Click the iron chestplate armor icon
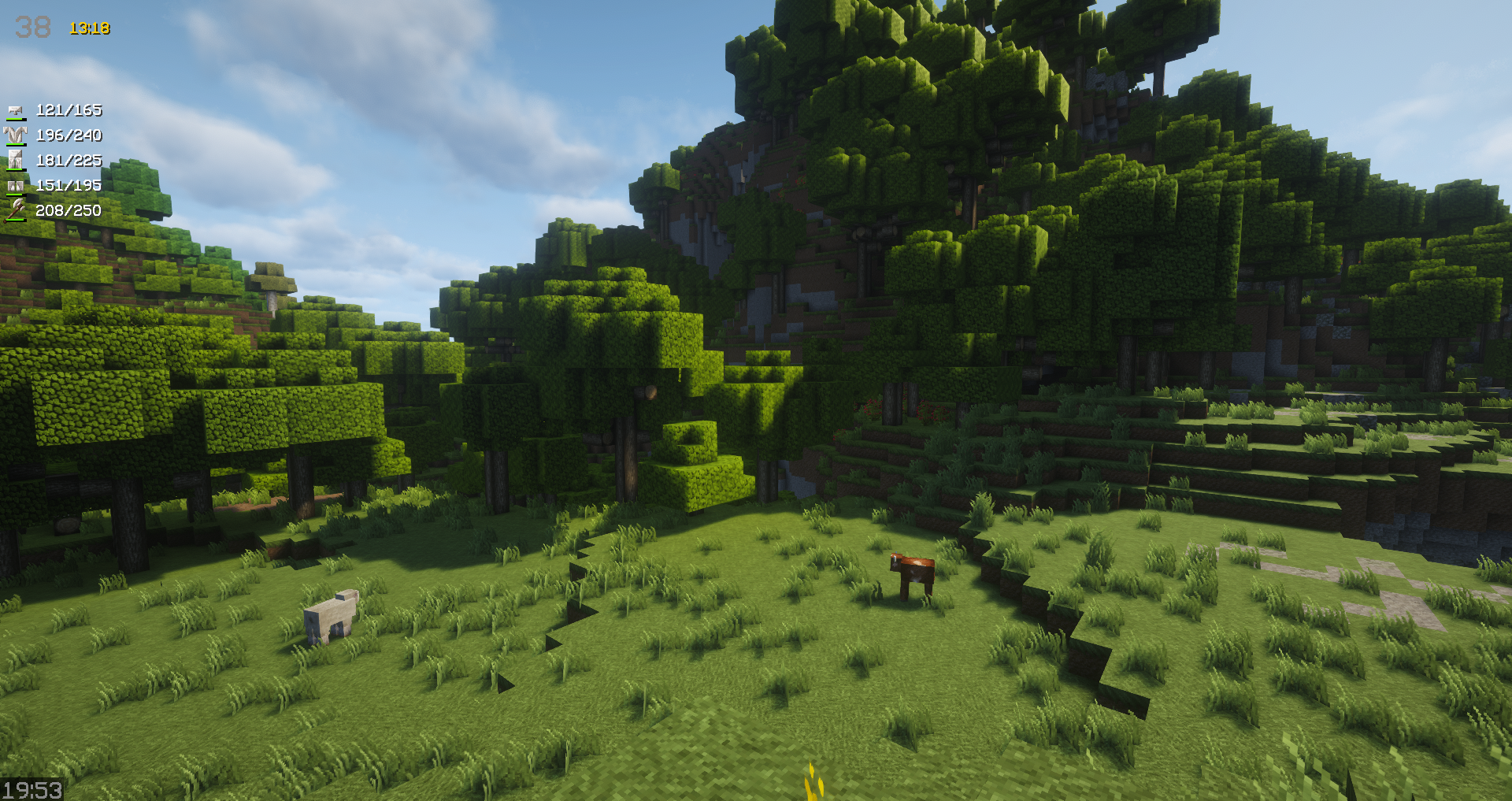This screenshot has height=801, width=1512. point(16,135)
